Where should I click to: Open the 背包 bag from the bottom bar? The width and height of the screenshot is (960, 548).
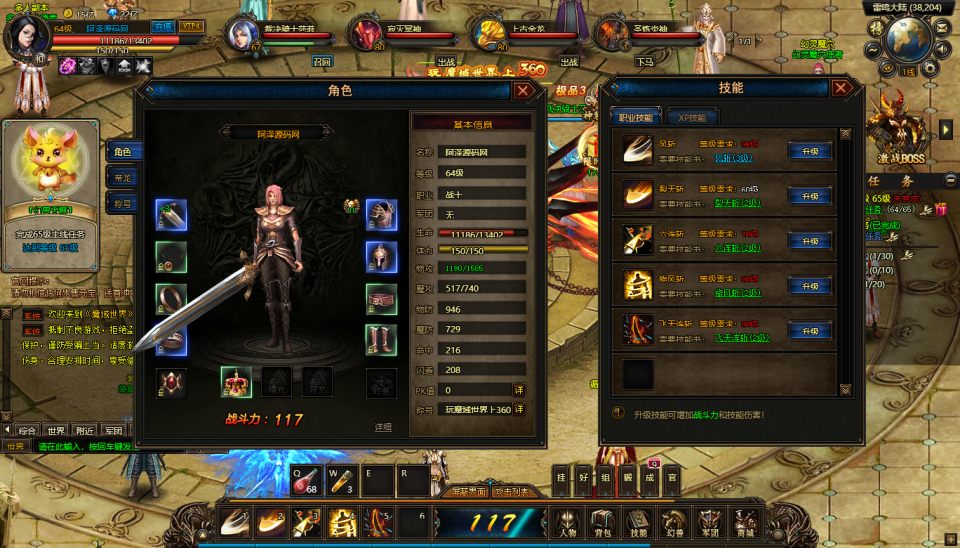tap(601, 522)
